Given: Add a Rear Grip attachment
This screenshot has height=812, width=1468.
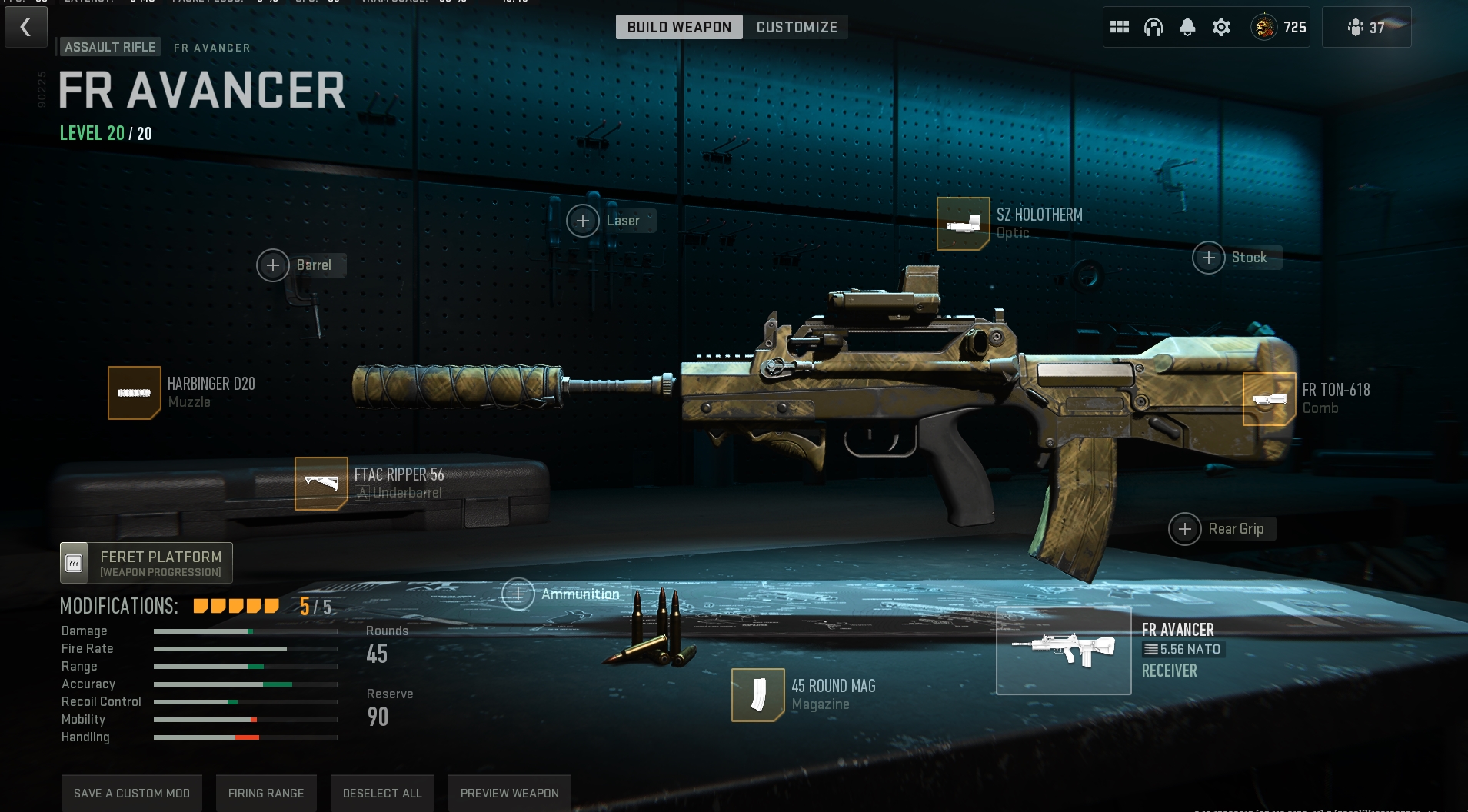Looking at the screenshot, I should [x=1185, y=530].
